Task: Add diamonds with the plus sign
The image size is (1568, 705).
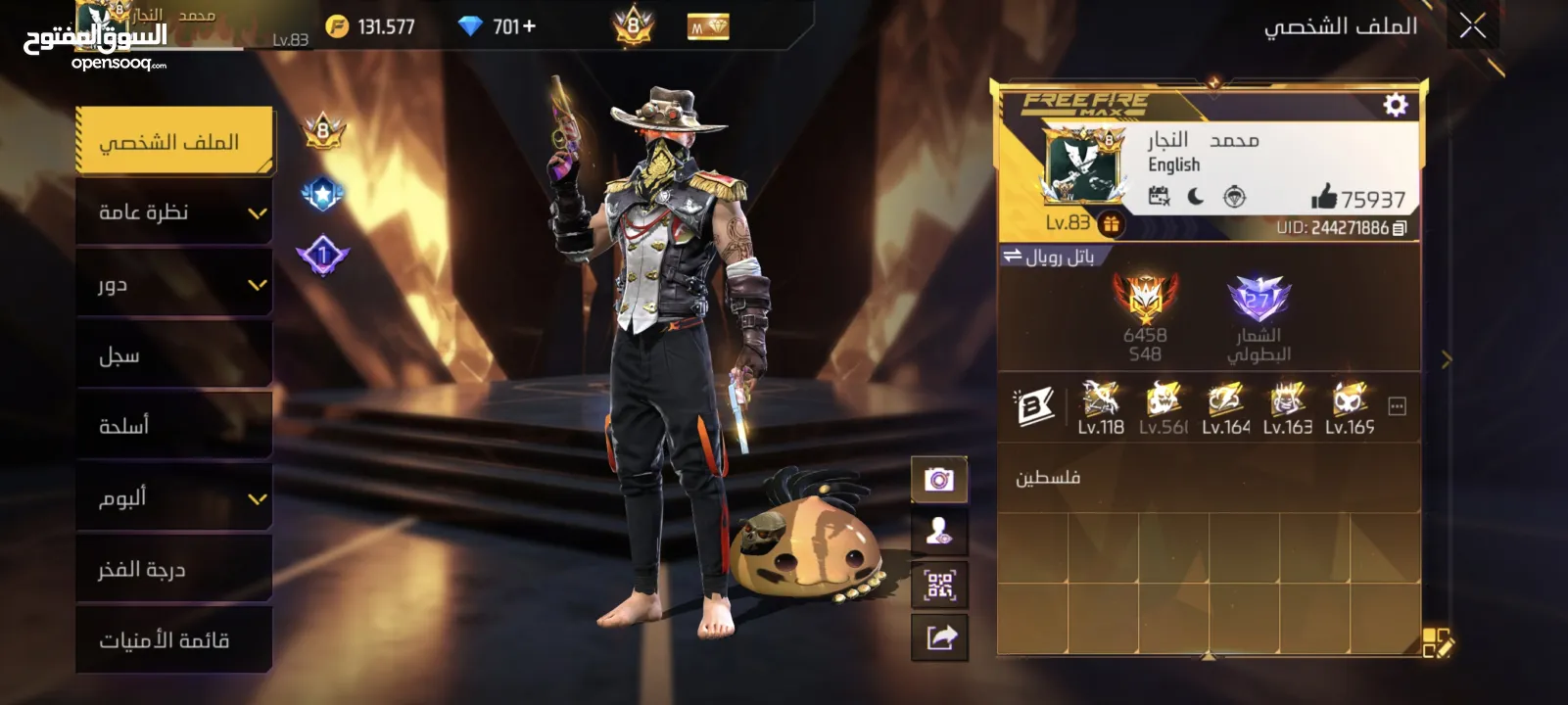Action: tap(530, 26)
